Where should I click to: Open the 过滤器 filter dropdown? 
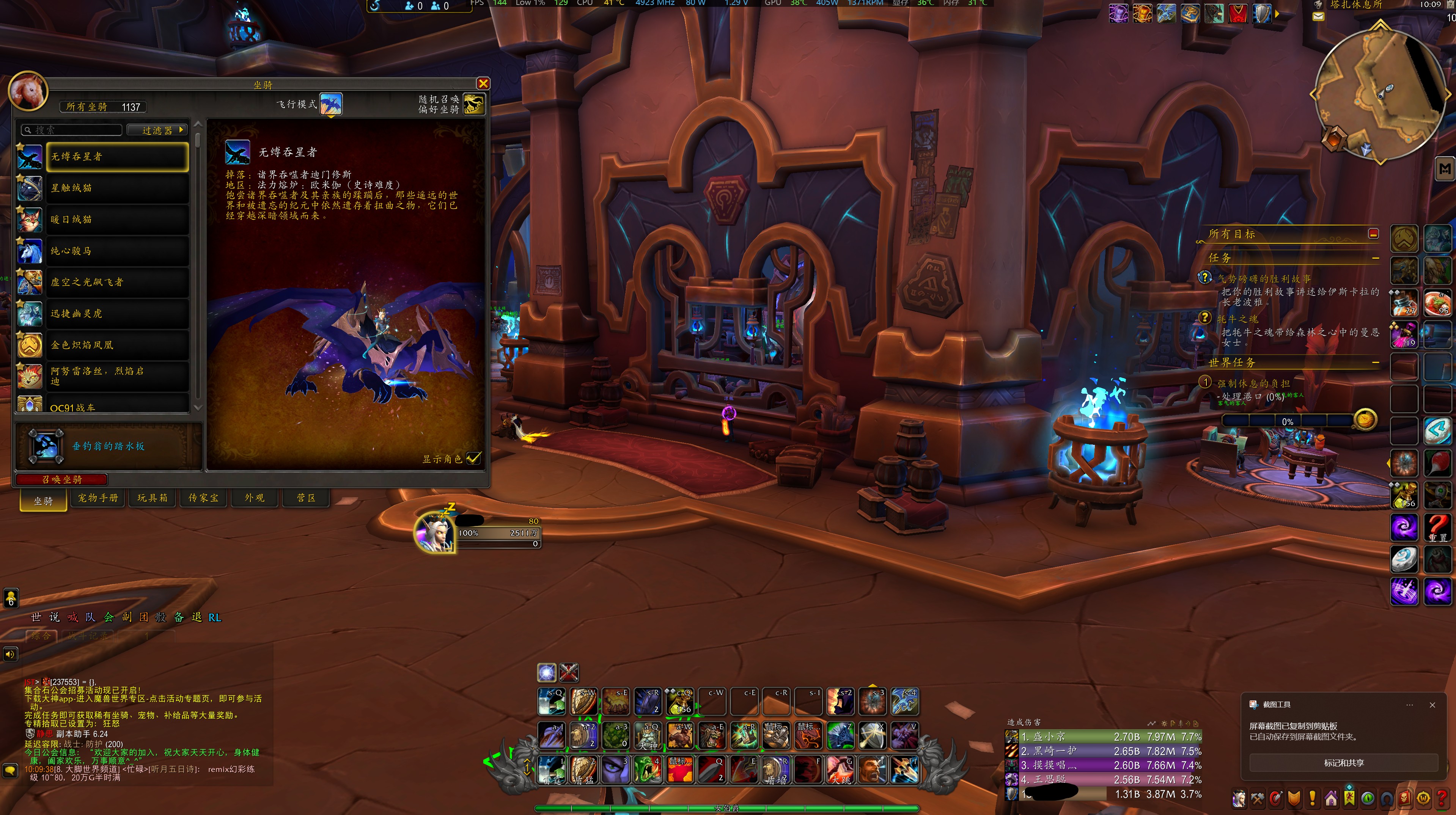point(157,130)
